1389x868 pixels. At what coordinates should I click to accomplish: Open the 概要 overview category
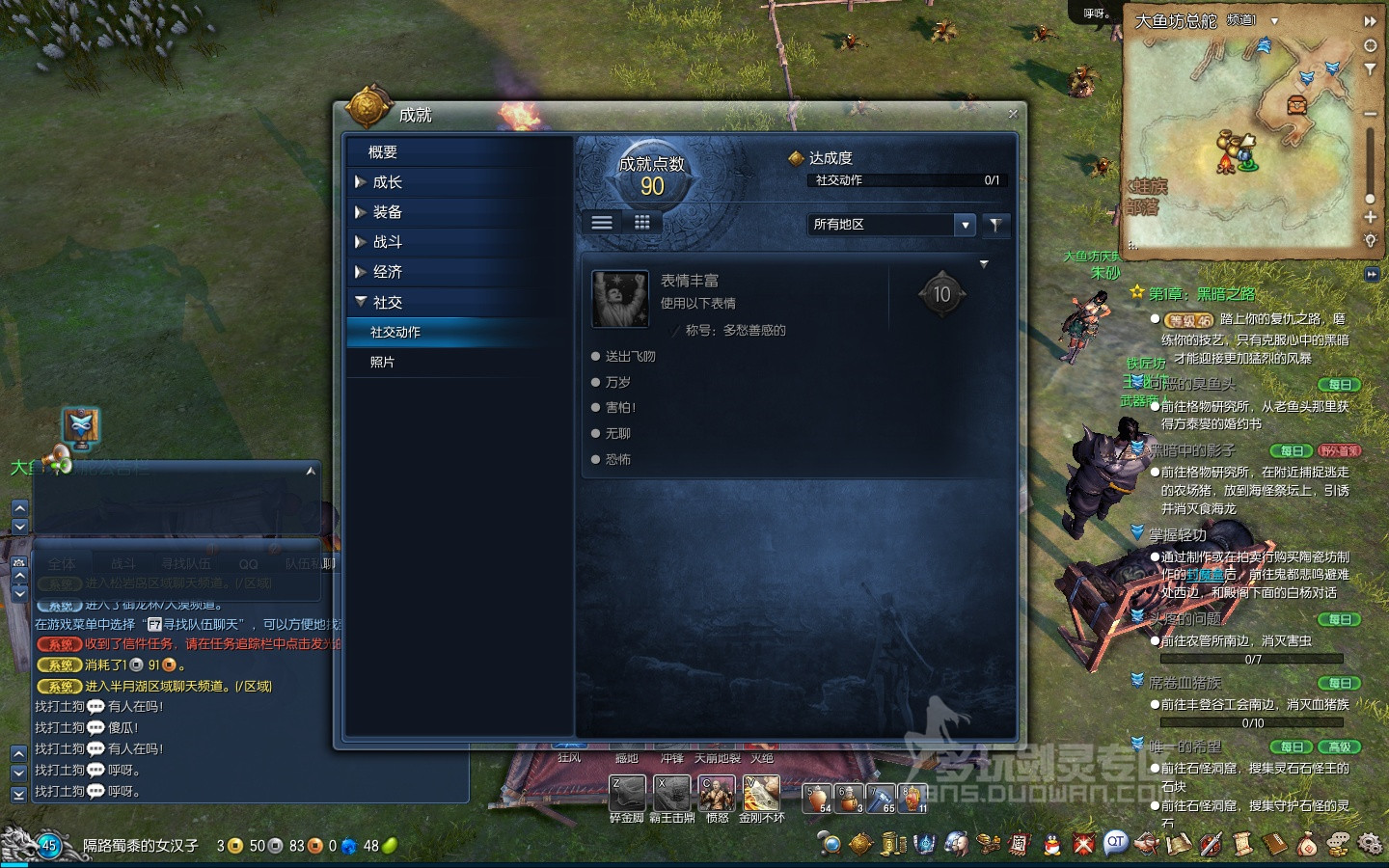tap(383, 152)
